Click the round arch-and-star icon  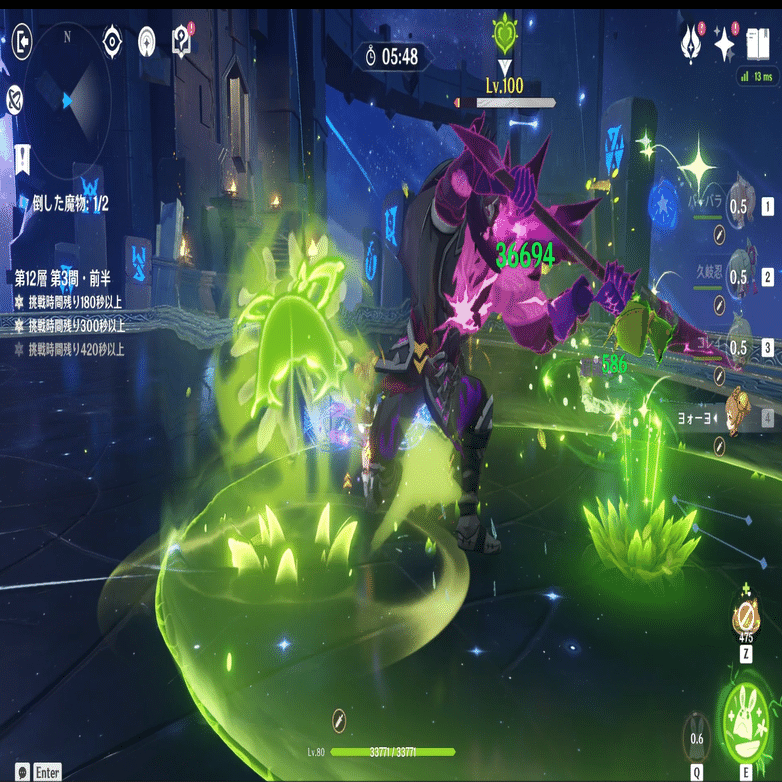[x=147, y=41]
